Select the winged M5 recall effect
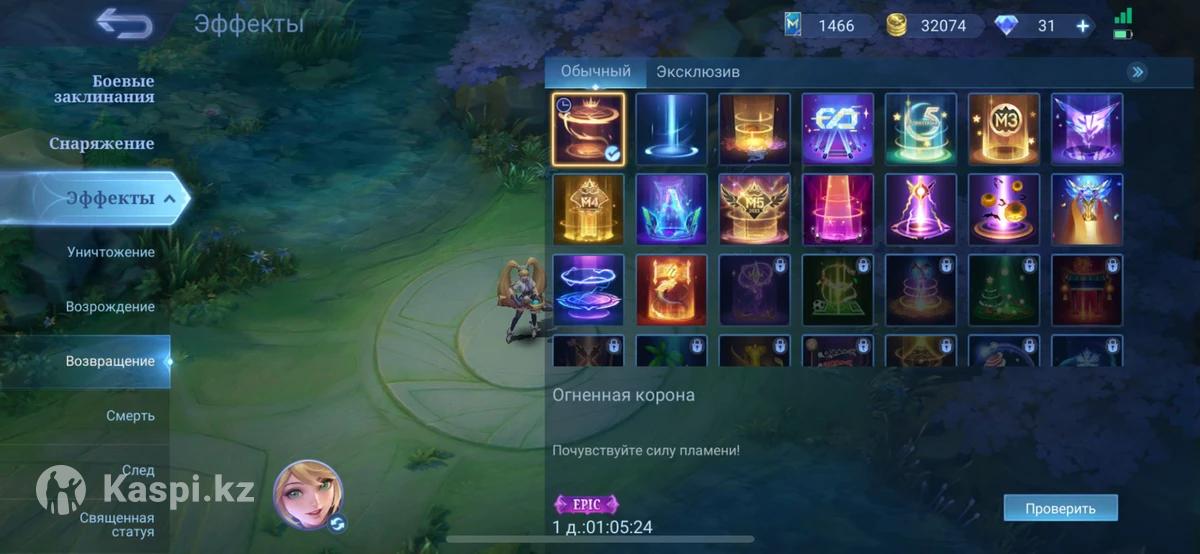This screenshot has width=1200, height=554. tap(754, 210)
